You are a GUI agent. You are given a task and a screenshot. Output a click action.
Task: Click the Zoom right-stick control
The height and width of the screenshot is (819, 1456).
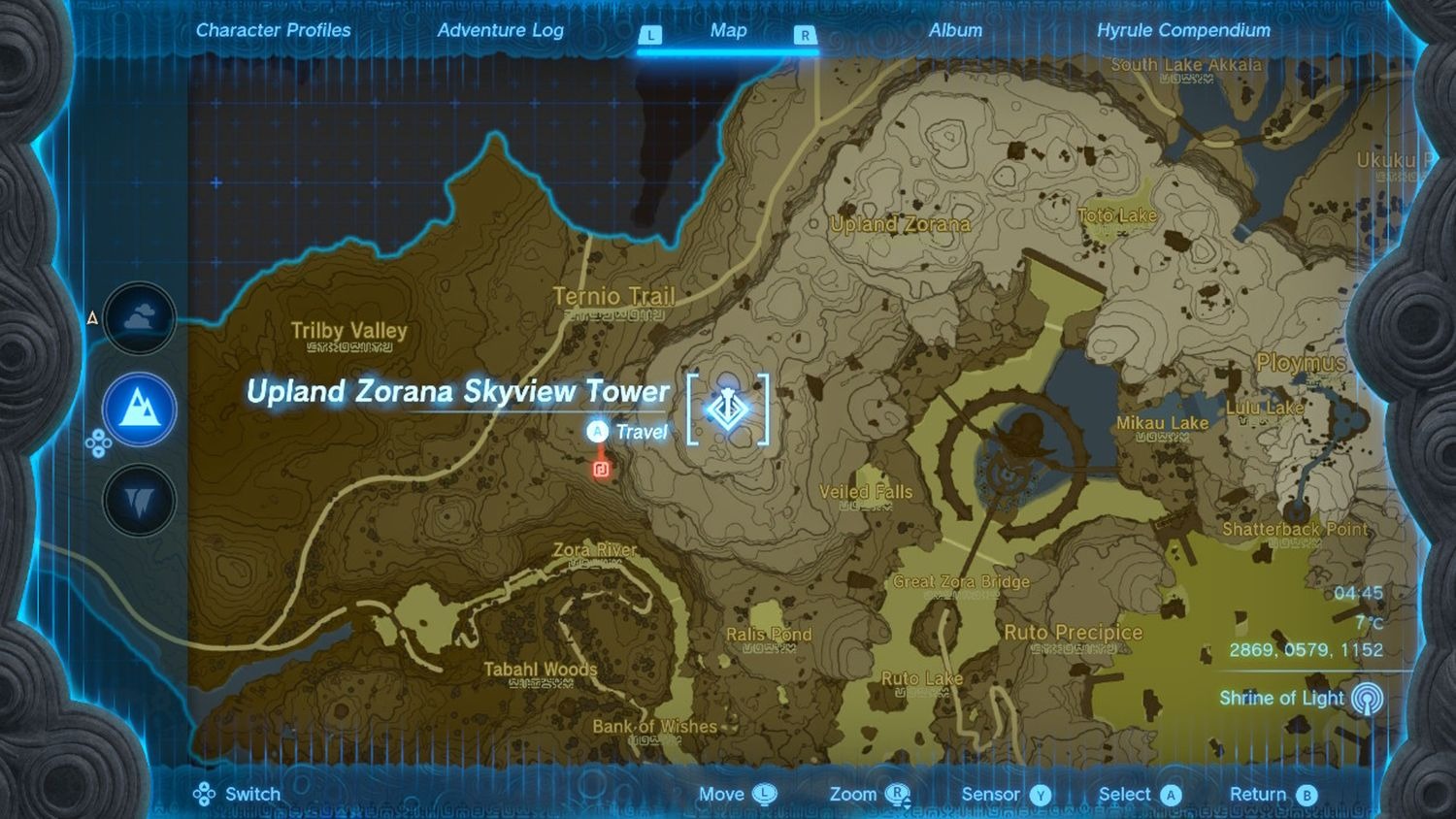coord(898,794)
